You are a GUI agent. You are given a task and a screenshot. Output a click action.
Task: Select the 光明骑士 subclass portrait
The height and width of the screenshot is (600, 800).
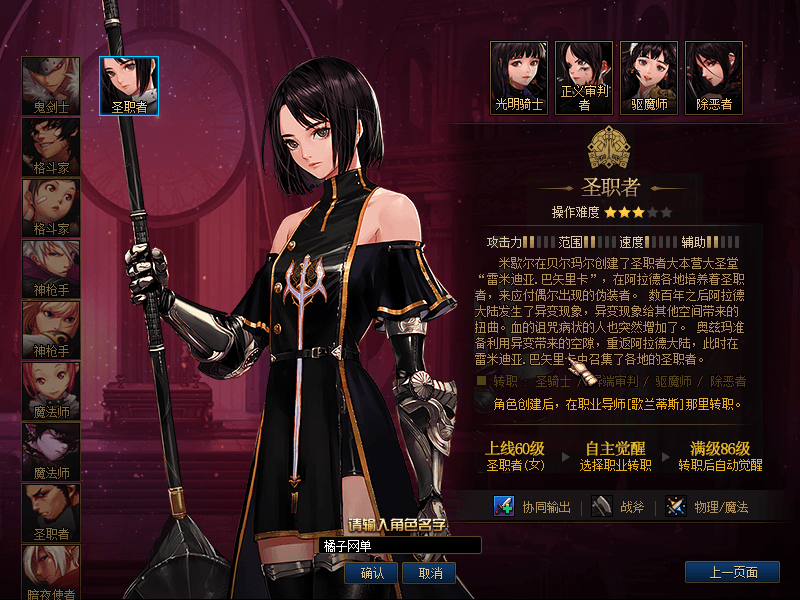(x=519, y=76)
